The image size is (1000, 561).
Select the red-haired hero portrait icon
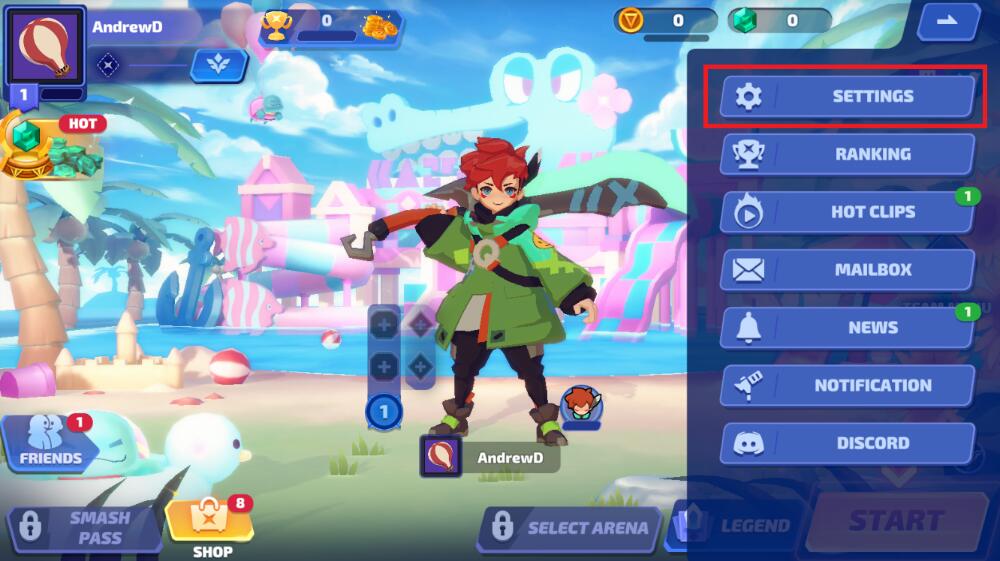(580, 405)
